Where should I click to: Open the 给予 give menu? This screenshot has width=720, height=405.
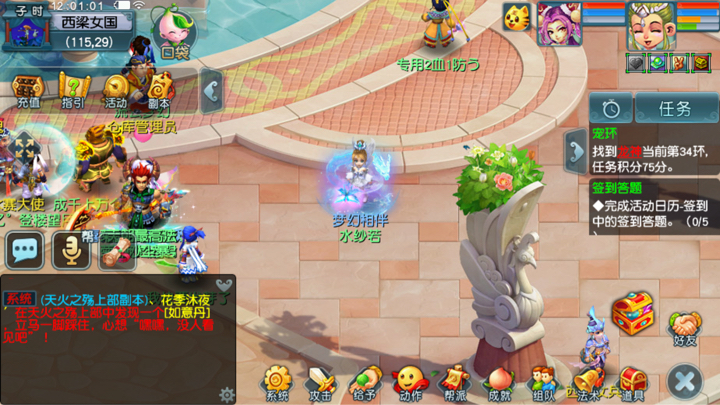coord(364,383)
